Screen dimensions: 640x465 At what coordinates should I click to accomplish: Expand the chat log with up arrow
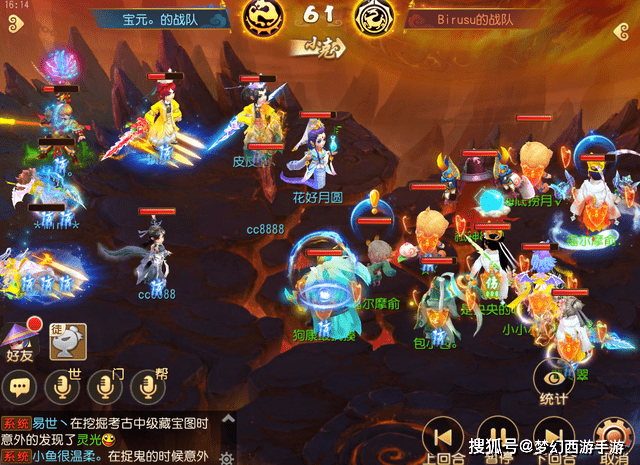click(x=228, y=418)
